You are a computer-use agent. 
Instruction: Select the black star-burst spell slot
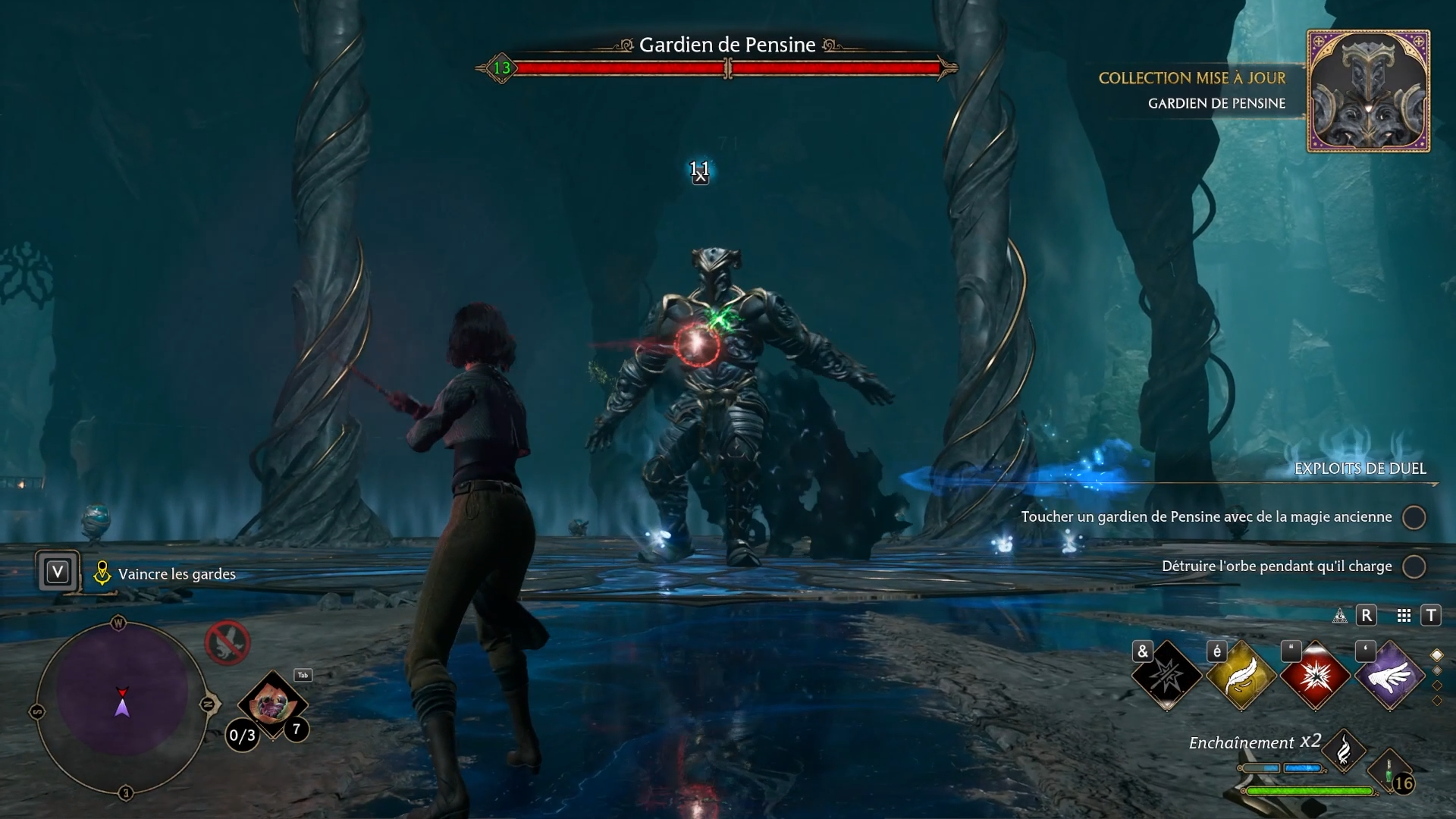pyautogui.click(x=1166, y=675)
